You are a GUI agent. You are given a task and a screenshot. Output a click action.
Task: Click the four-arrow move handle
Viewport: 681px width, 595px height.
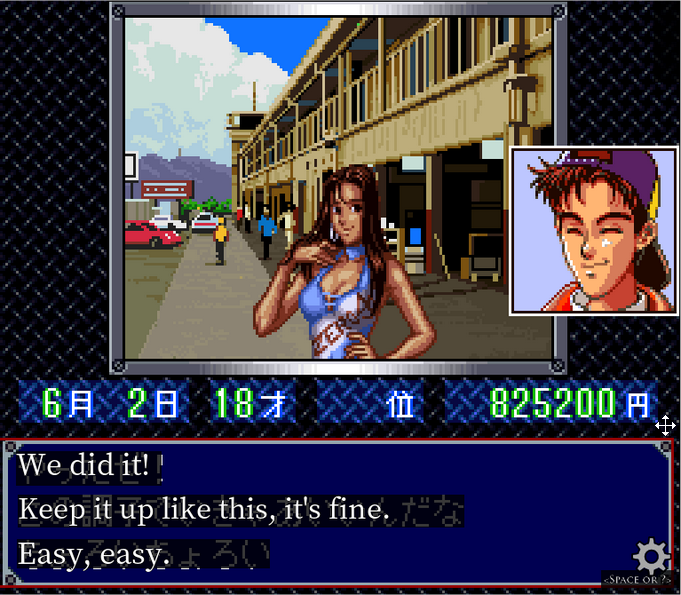click(665, 426)
